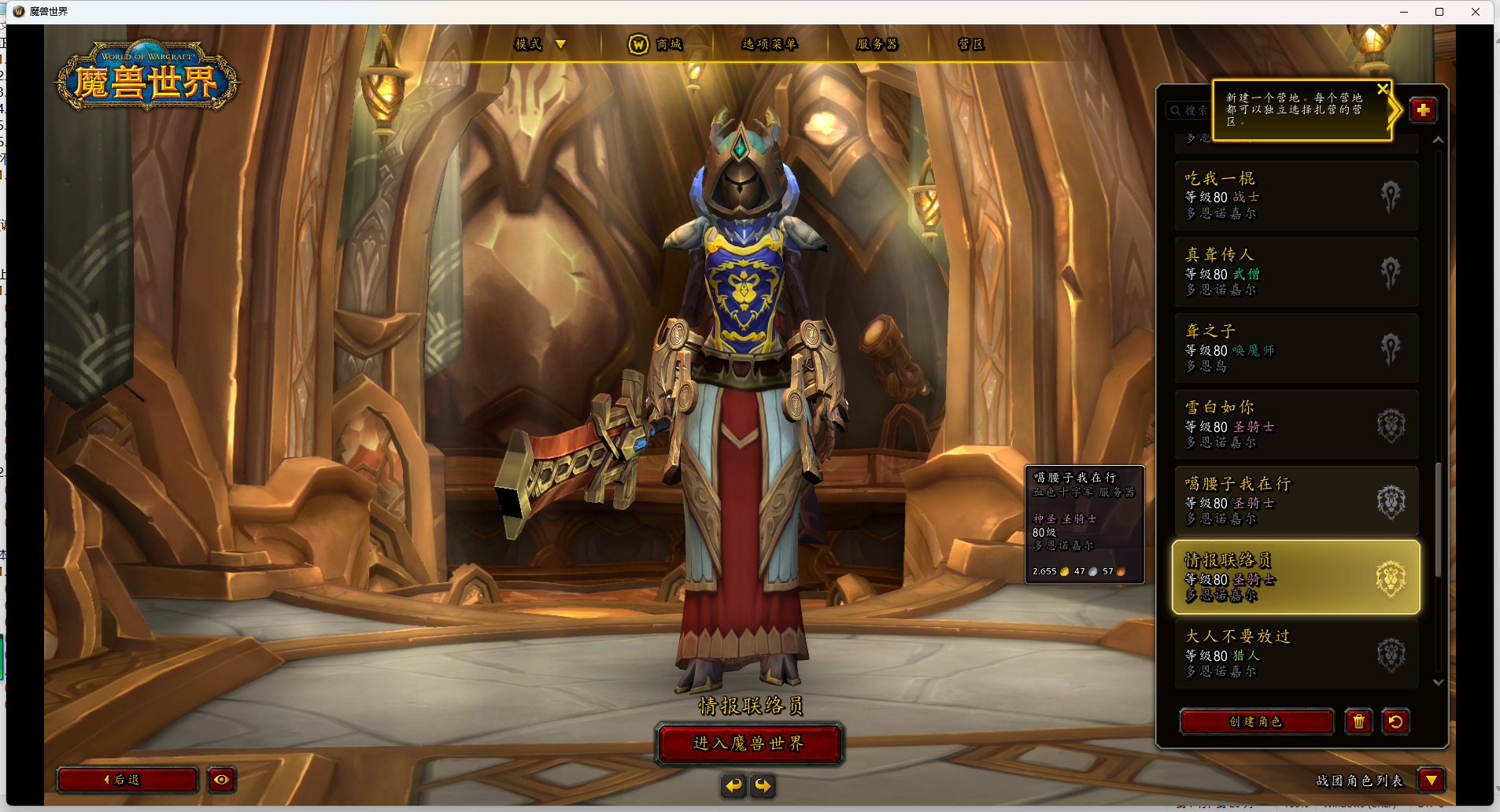The image size is (1500, 812).
Task: Pick character 噶腰子我在行
Action: click(1296, 500)
